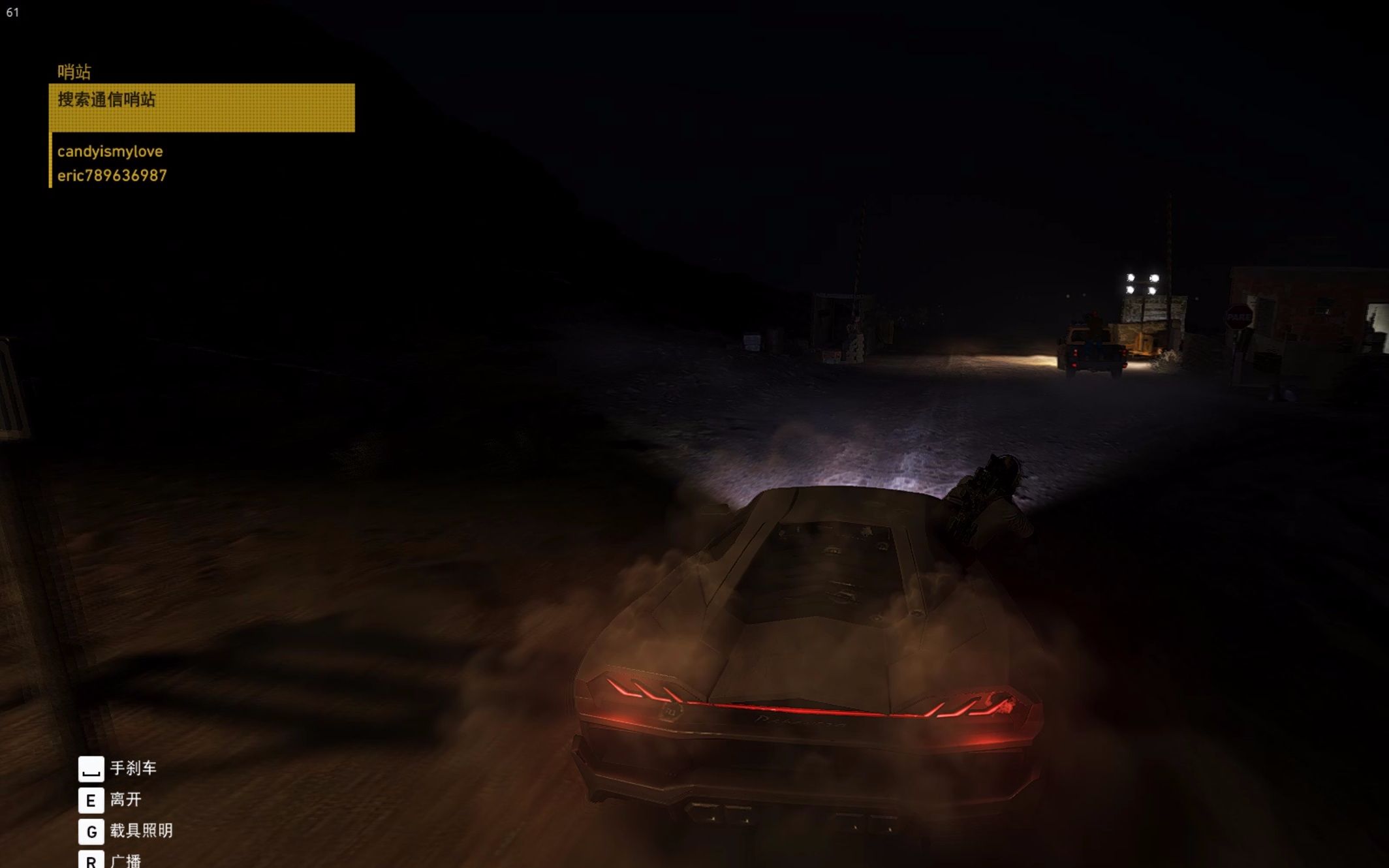Click the spacebar handbrake key icon

[x=91, y=770]
